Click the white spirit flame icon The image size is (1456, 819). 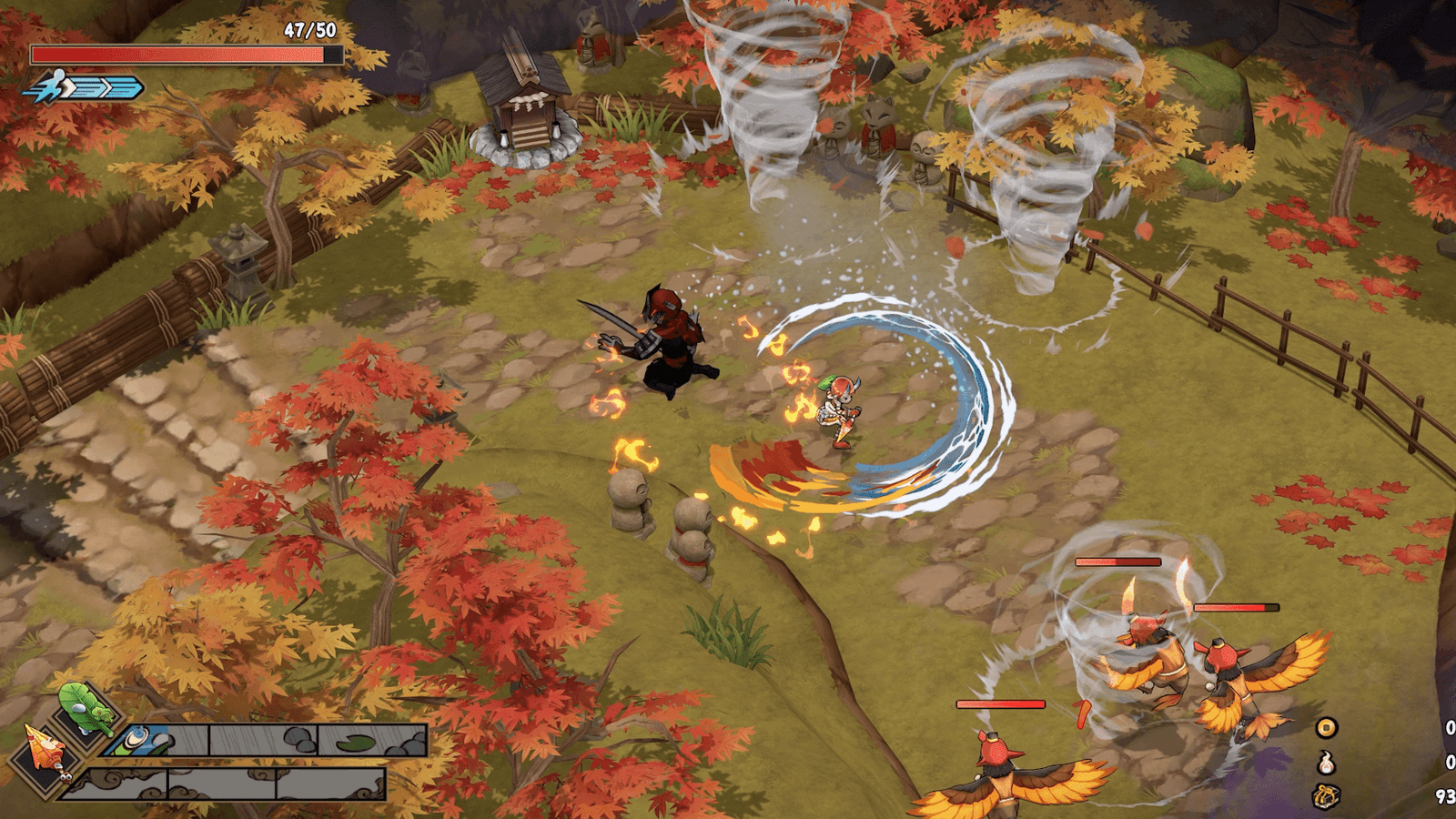(1327, 762)
